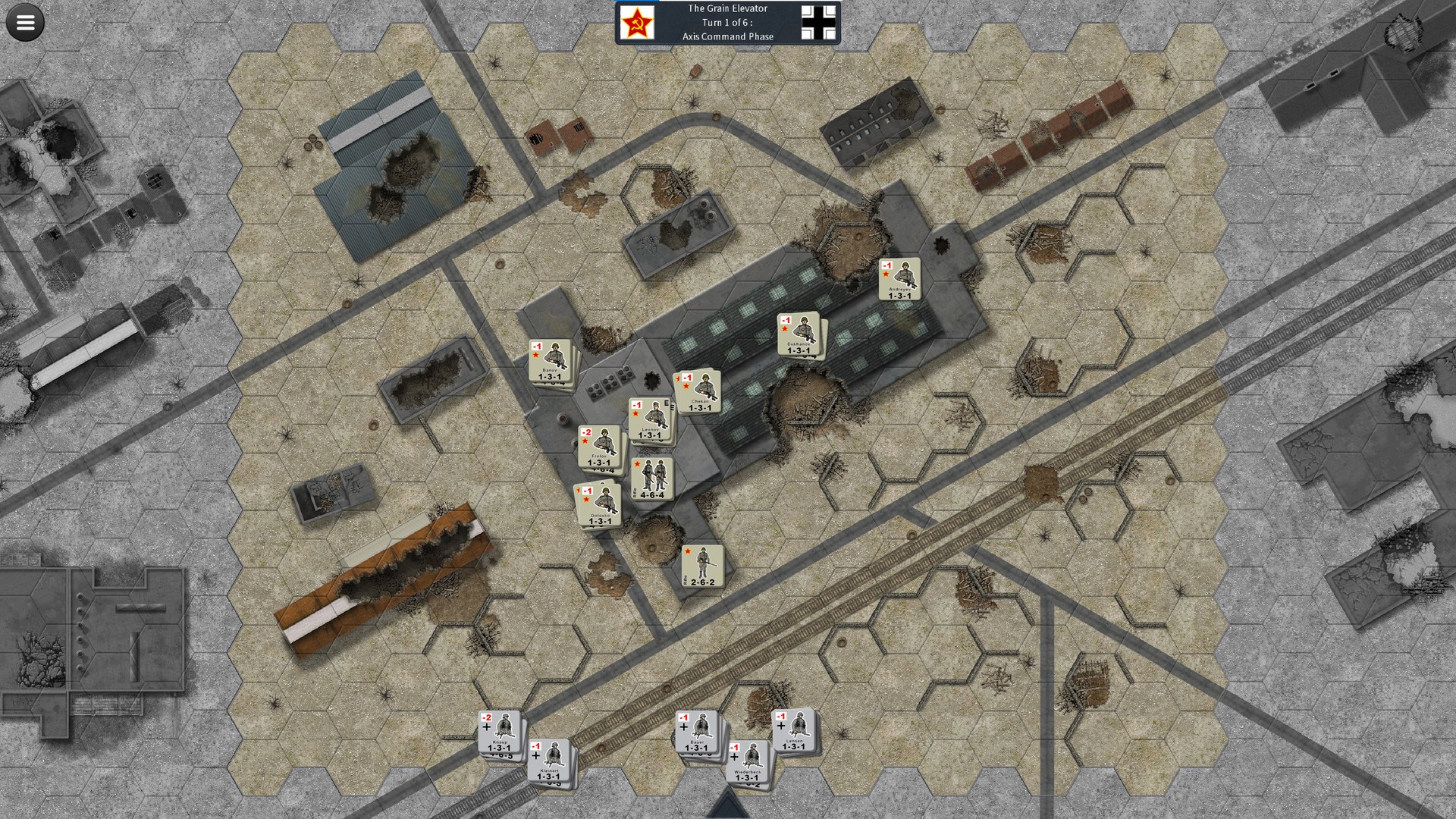
Task: Choose the German leader Kleinert stack
Action: pos(548,761)
